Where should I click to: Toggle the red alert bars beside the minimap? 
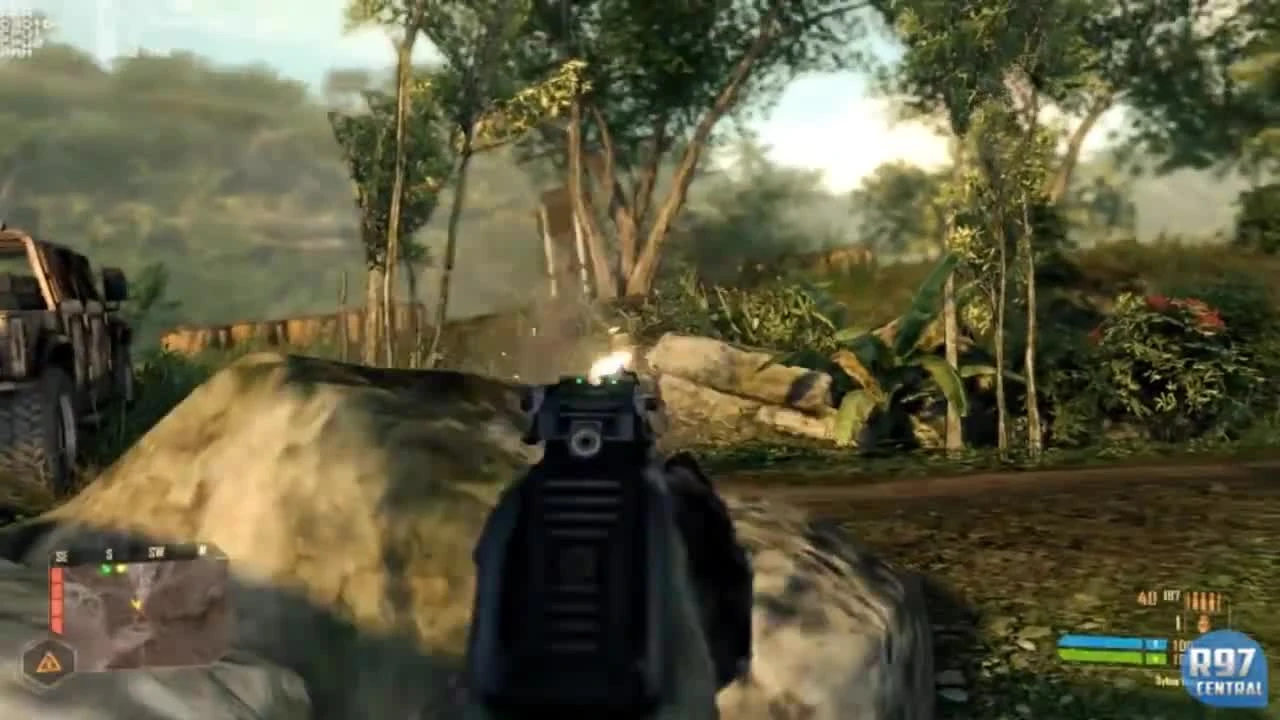click(x=56, y=600)
